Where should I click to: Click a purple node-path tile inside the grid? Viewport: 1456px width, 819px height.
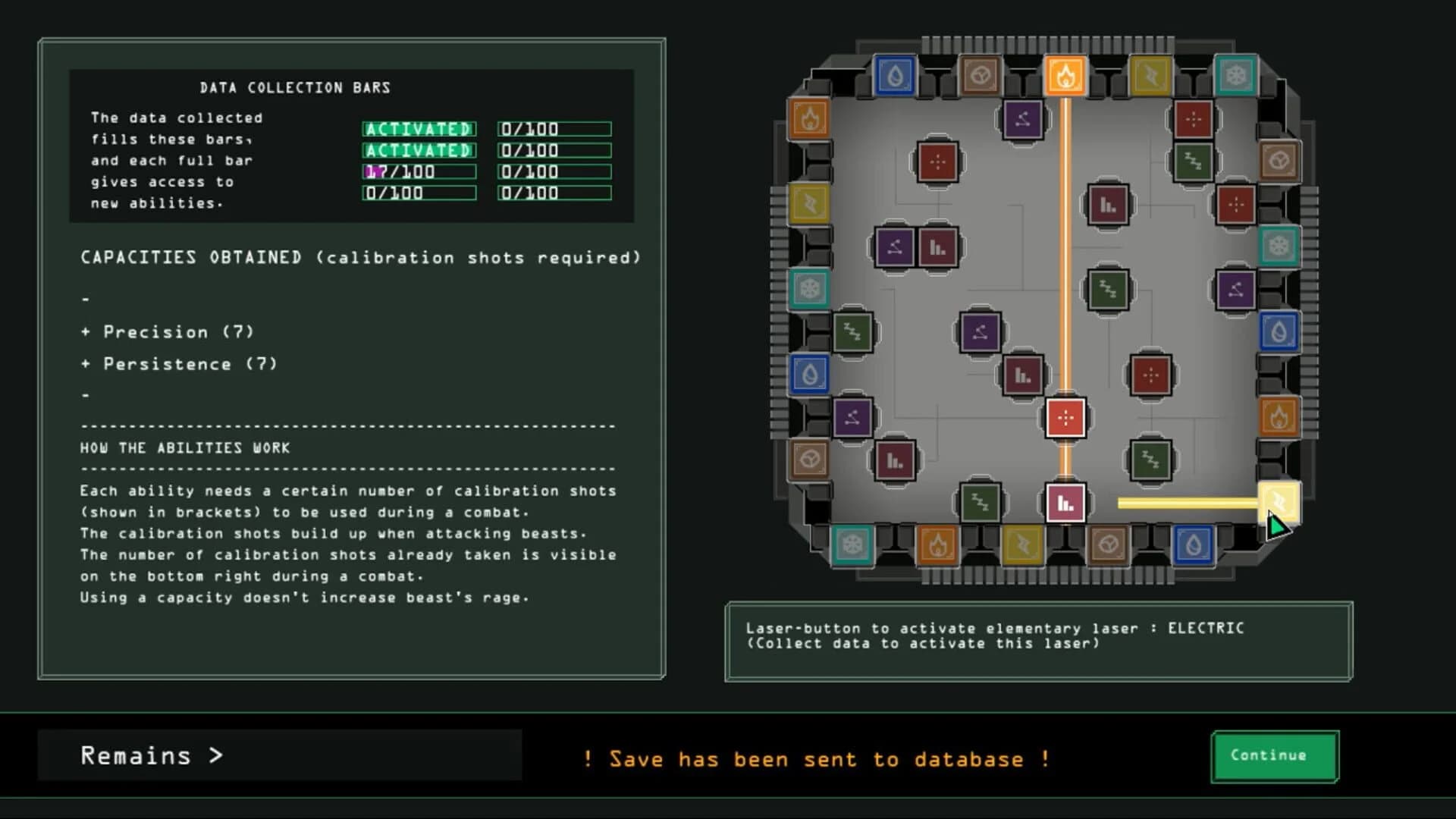(981, 331)
